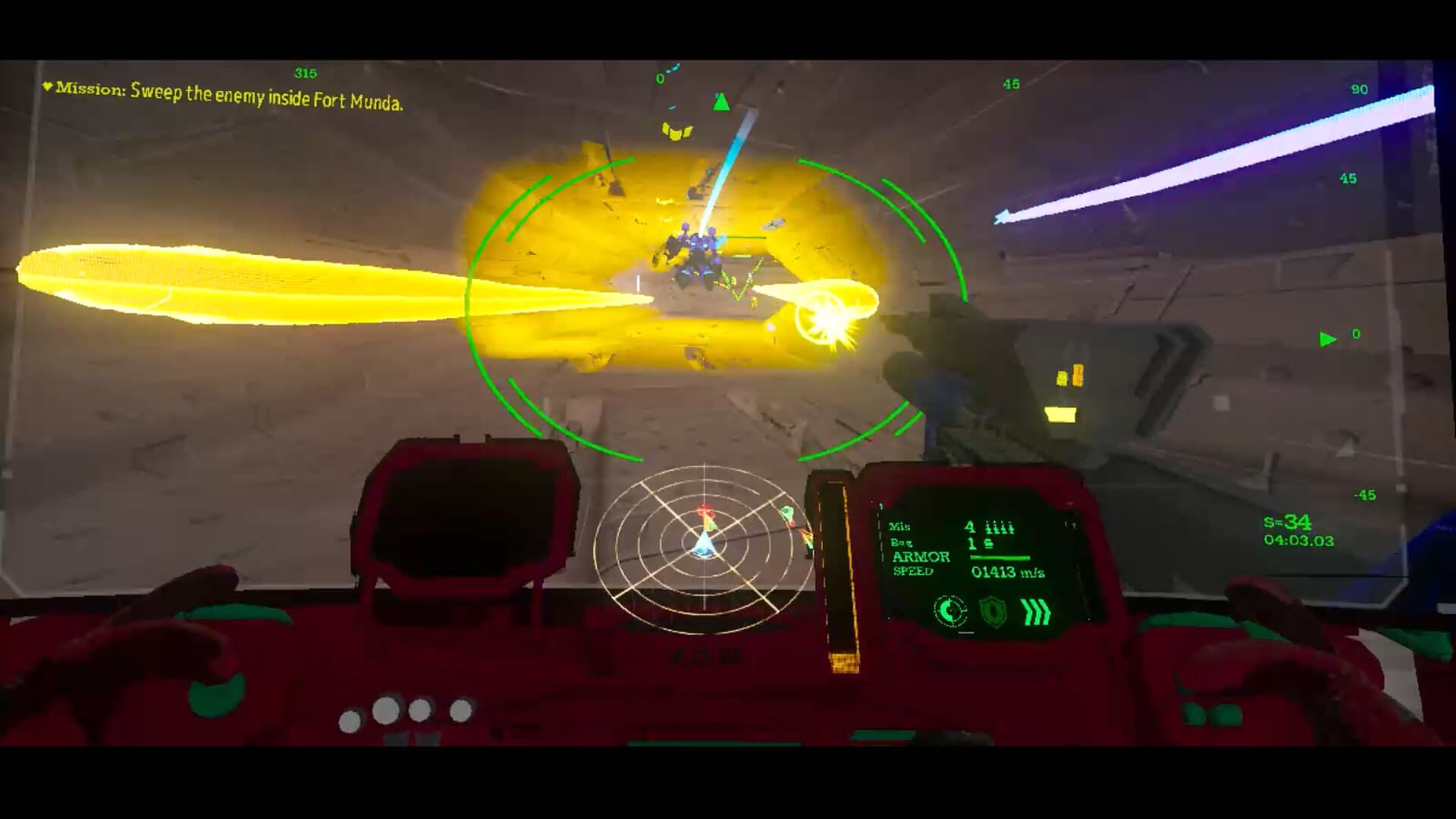Image resolution: width=1456 pixels, height=819 pixels.
Task: Click the yellow enemy indicator near the compass
Action: pyautogui.click(x=677, y=130)
